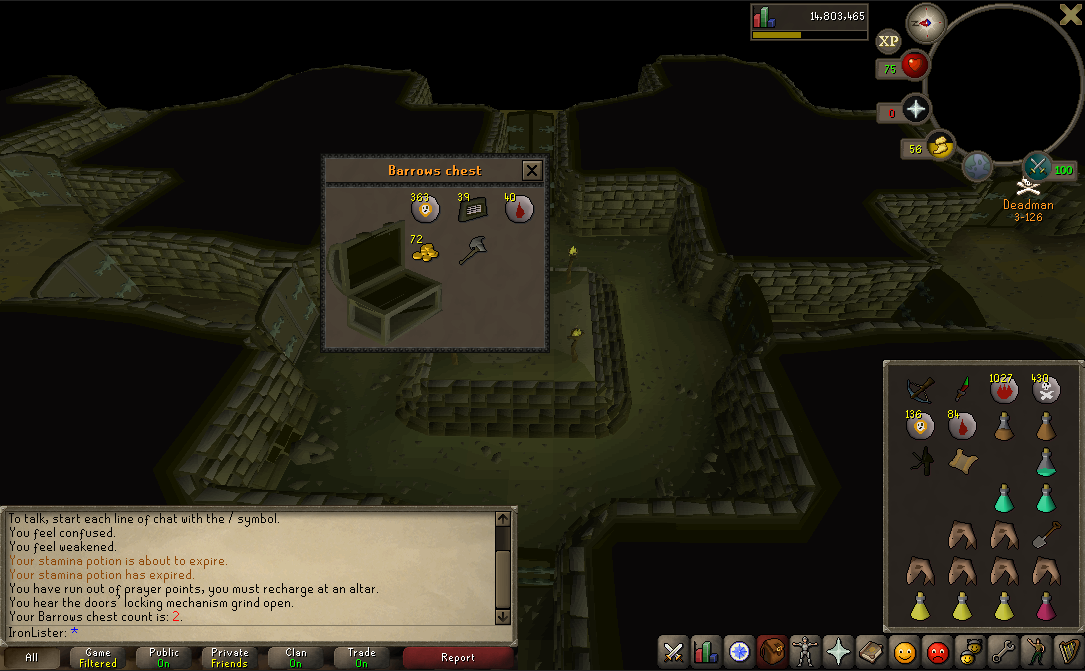
Task: Use the special attack orb
Action: pos(1037,166)
